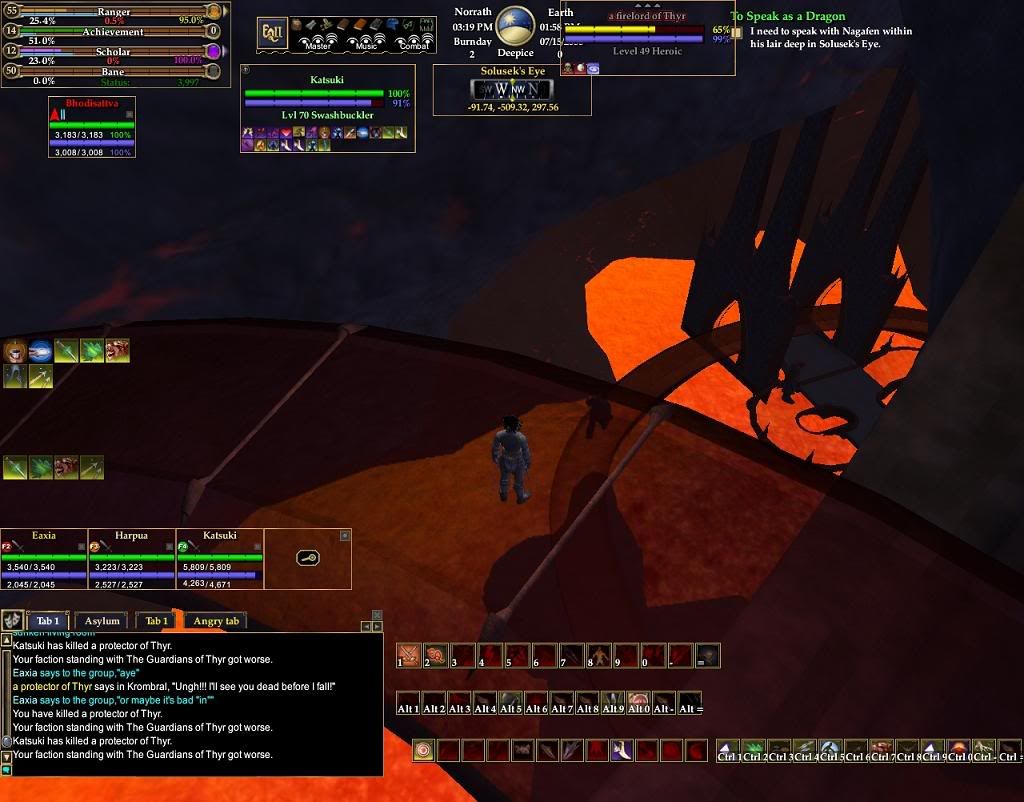Use the Ctrl 2 green ability
The height and width of the screenshot is (802, 1024).
tap(755, 751)
